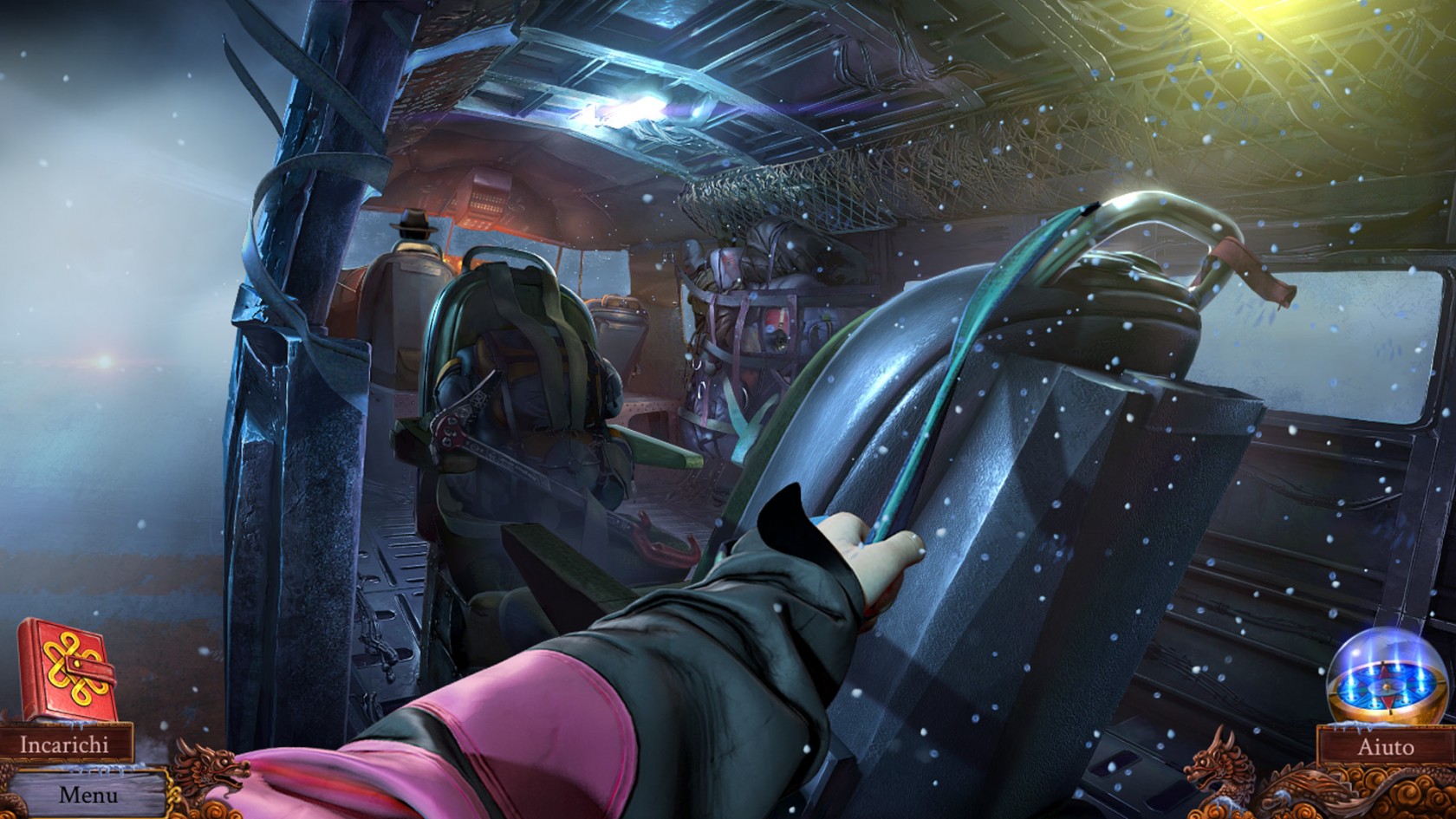The height and width of the screenshot is (819, 1456).
Task: Open the Menu button
Action: (x=87, y=794)
